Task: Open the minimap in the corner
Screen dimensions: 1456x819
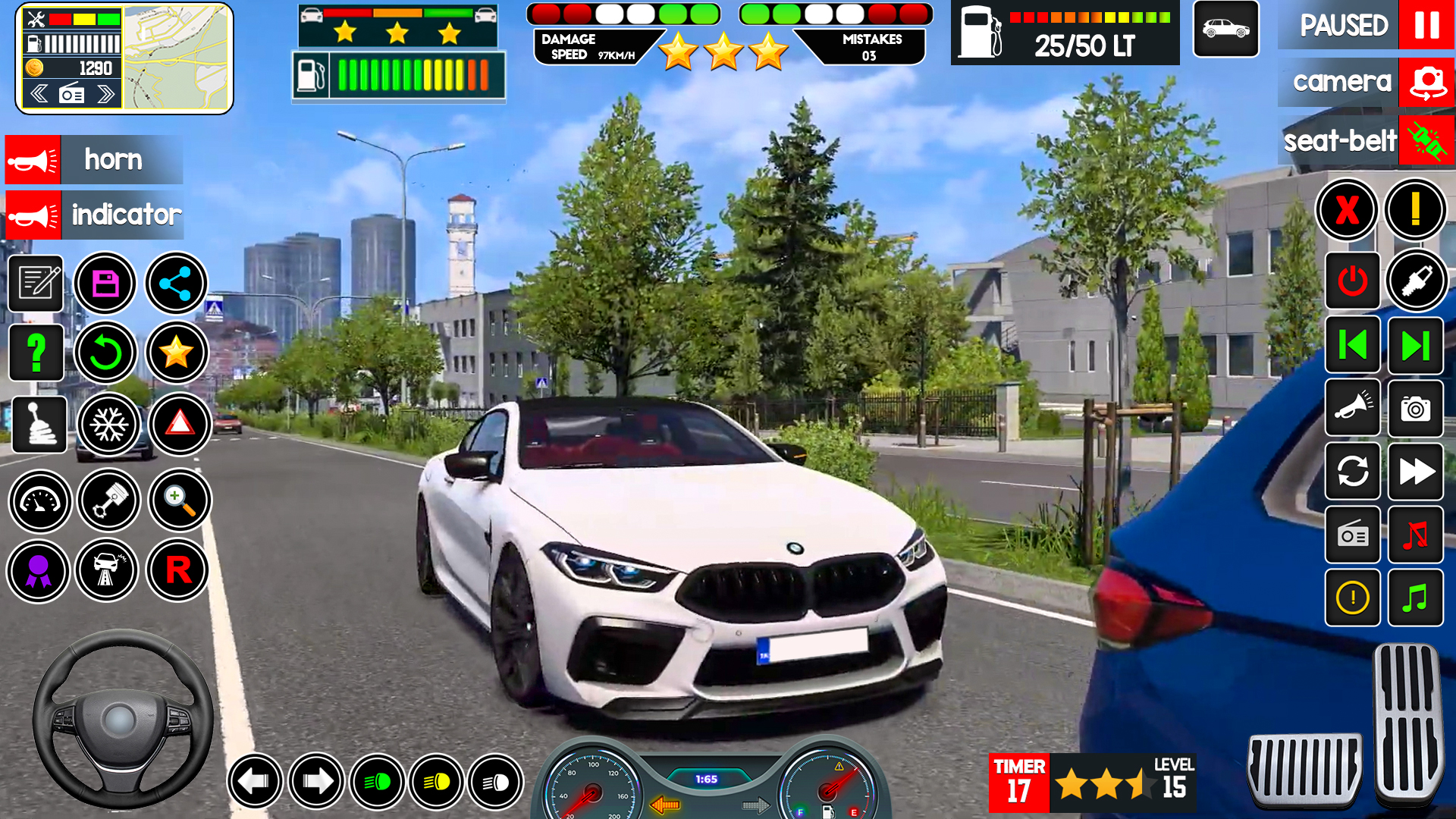Action: pos(177,58)
